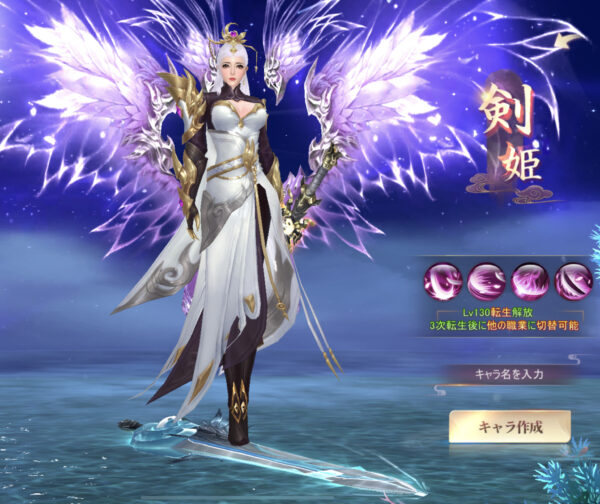
Task: Select the キャラ名を入力 name field
Action: (x=509, y=374)
